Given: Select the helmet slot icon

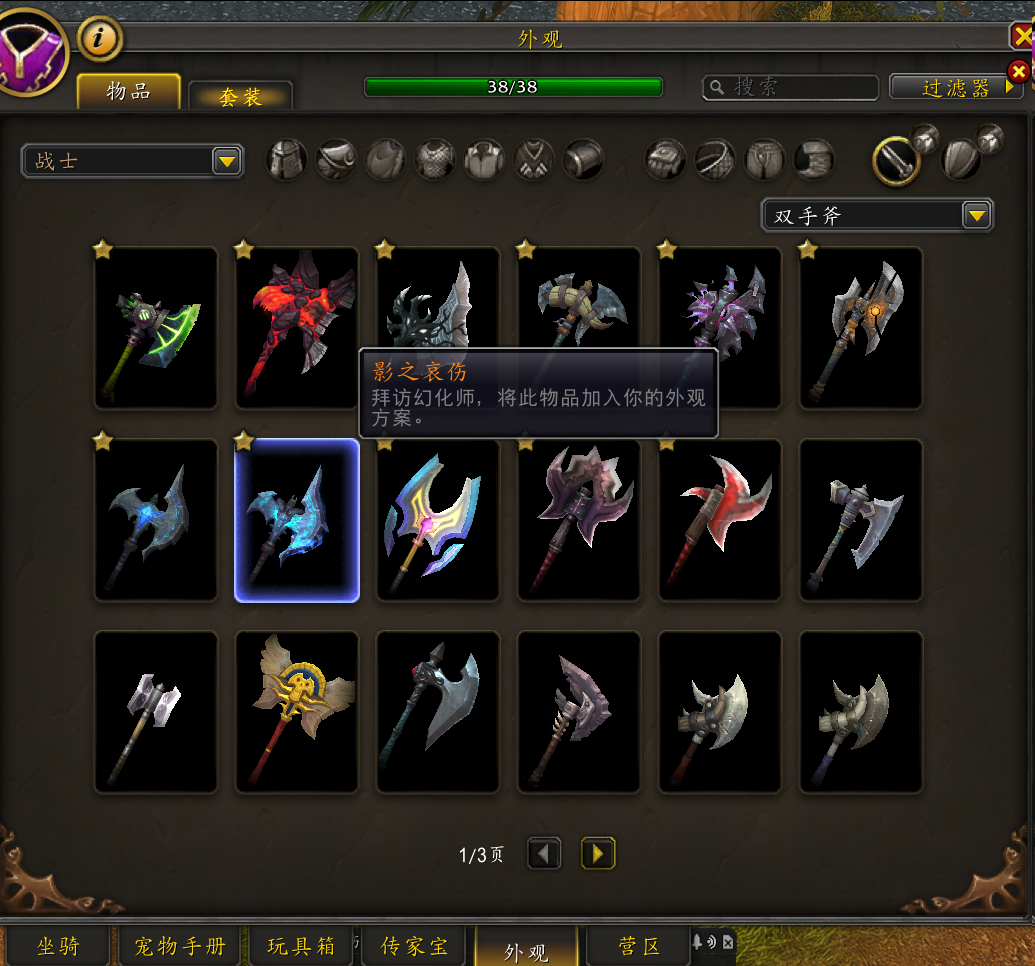Looking at the screenshot, I should (x=287, y=160).
